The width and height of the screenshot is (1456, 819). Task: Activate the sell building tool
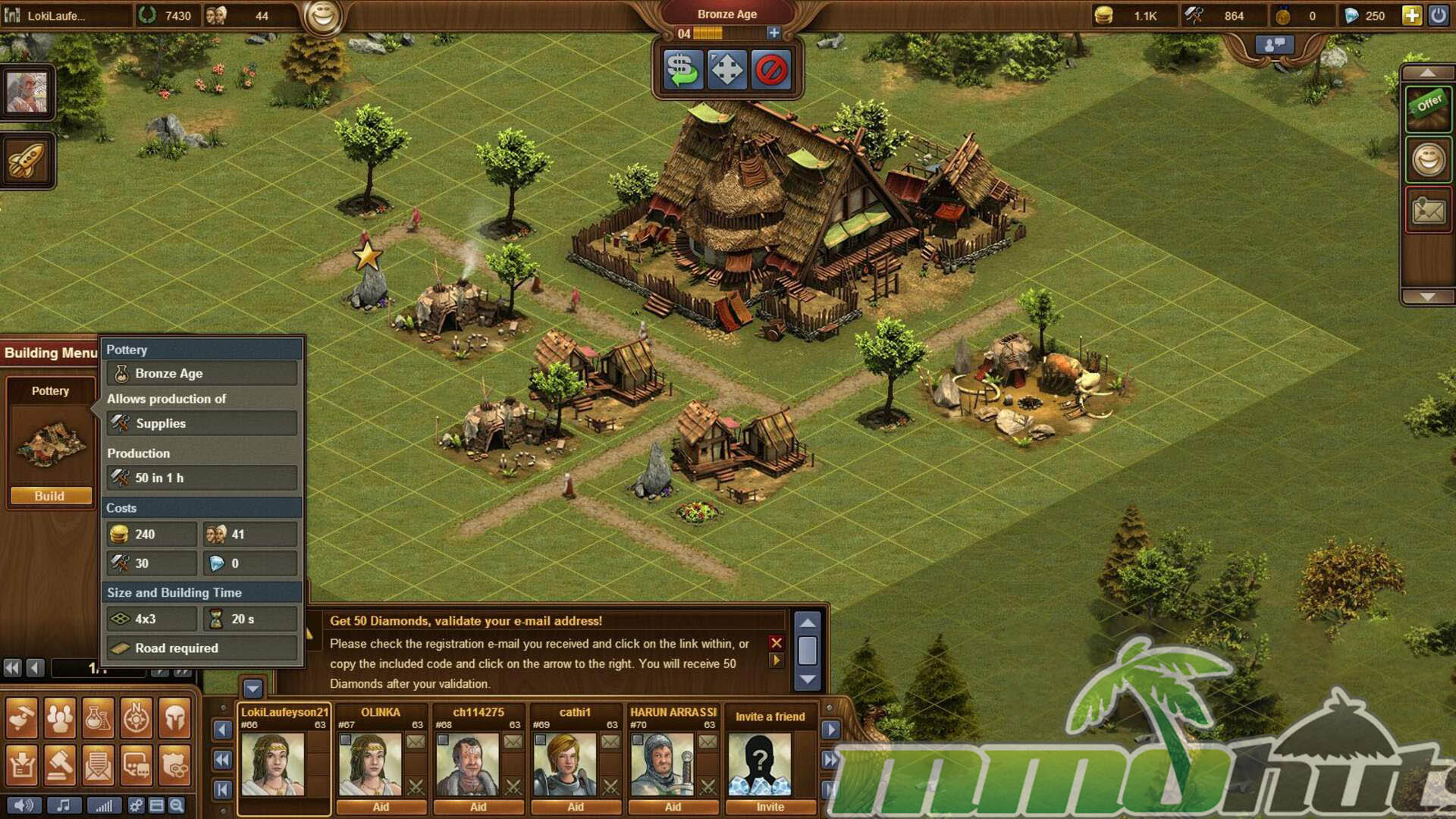coord(682,71)
